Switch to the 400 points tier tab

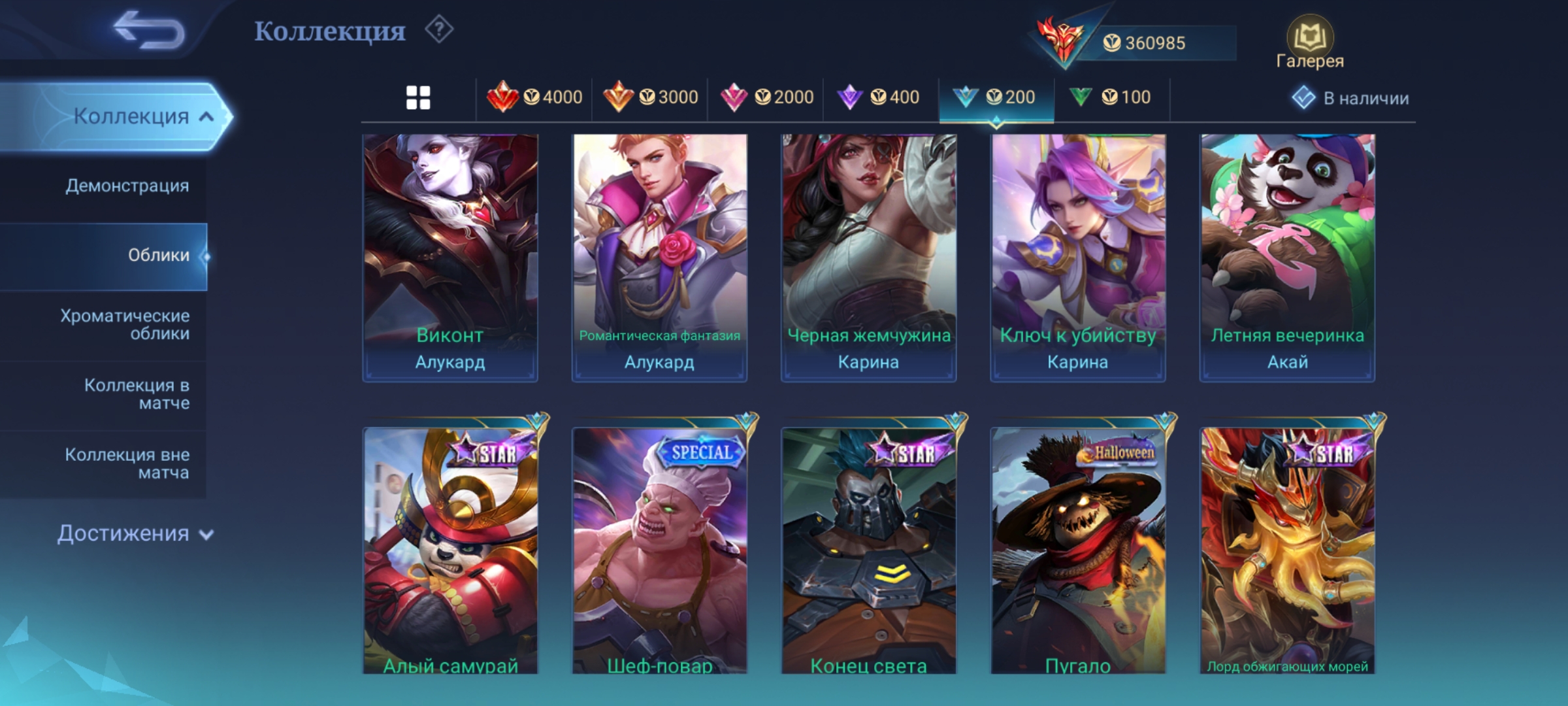pyautogui.click(x=879, y=98)
